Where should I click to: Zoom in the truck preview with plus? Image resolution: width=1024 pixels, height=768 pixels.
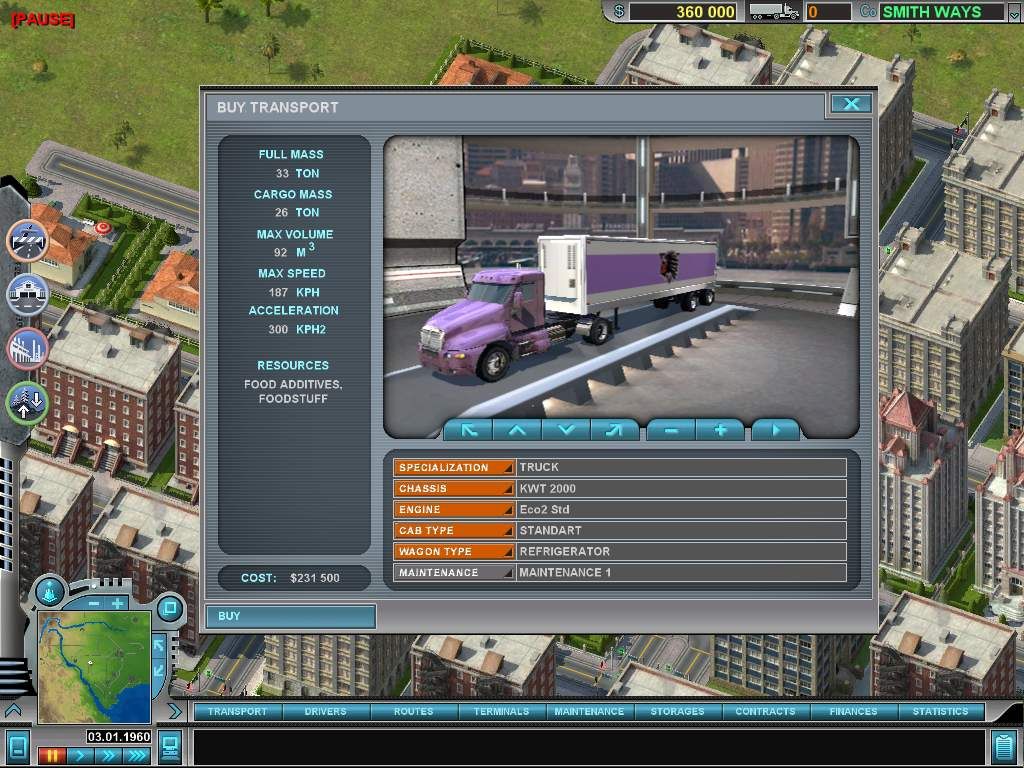pyautogui.click(x=720, y=430)
